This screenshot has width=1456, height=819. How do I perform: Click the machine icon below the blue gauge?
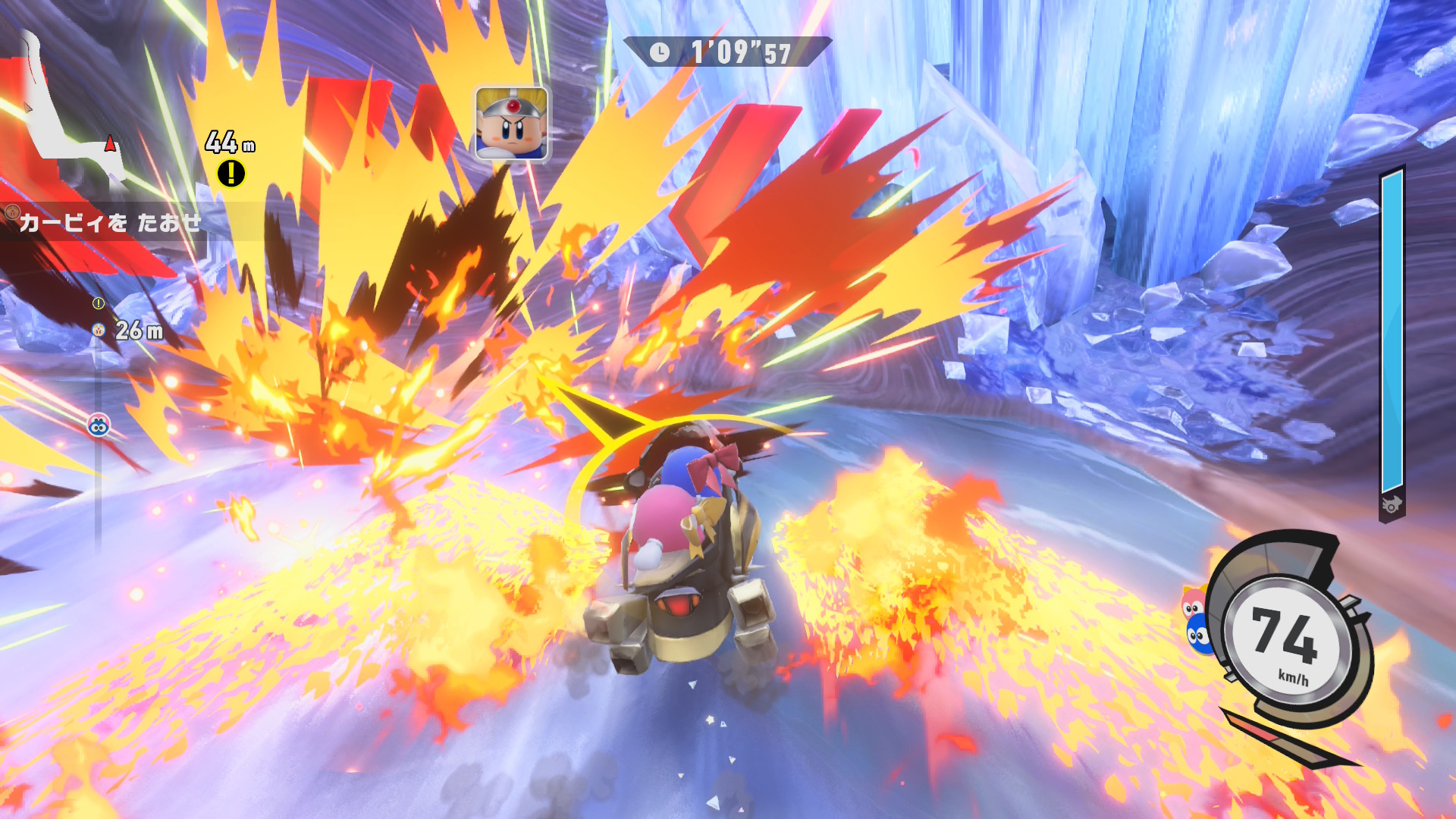(x=1392, y=505)
